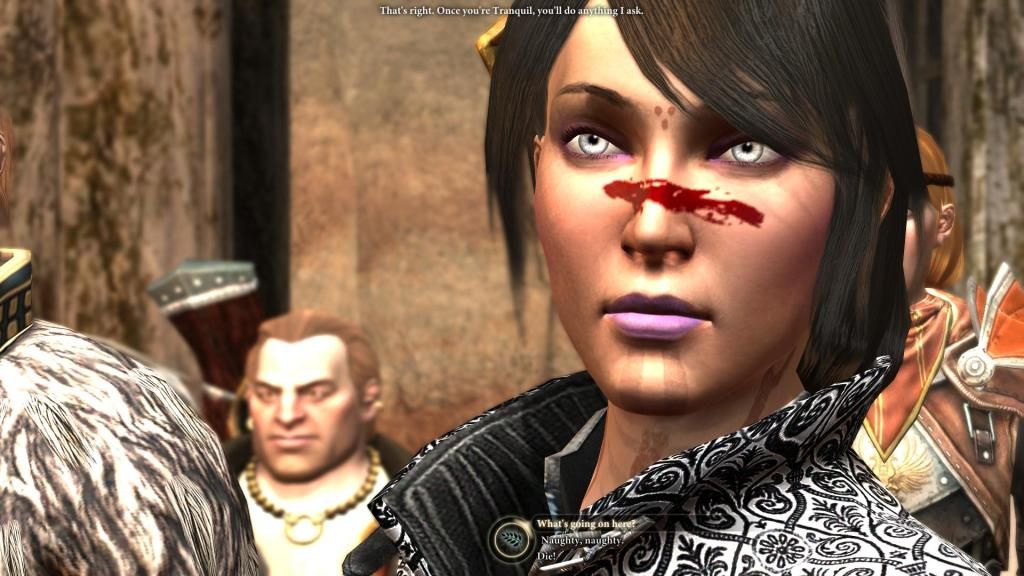Screen dimensions: 1024x576
Task: Select the "Naughty, naughty." dialogue option
Action: (579, 538)
